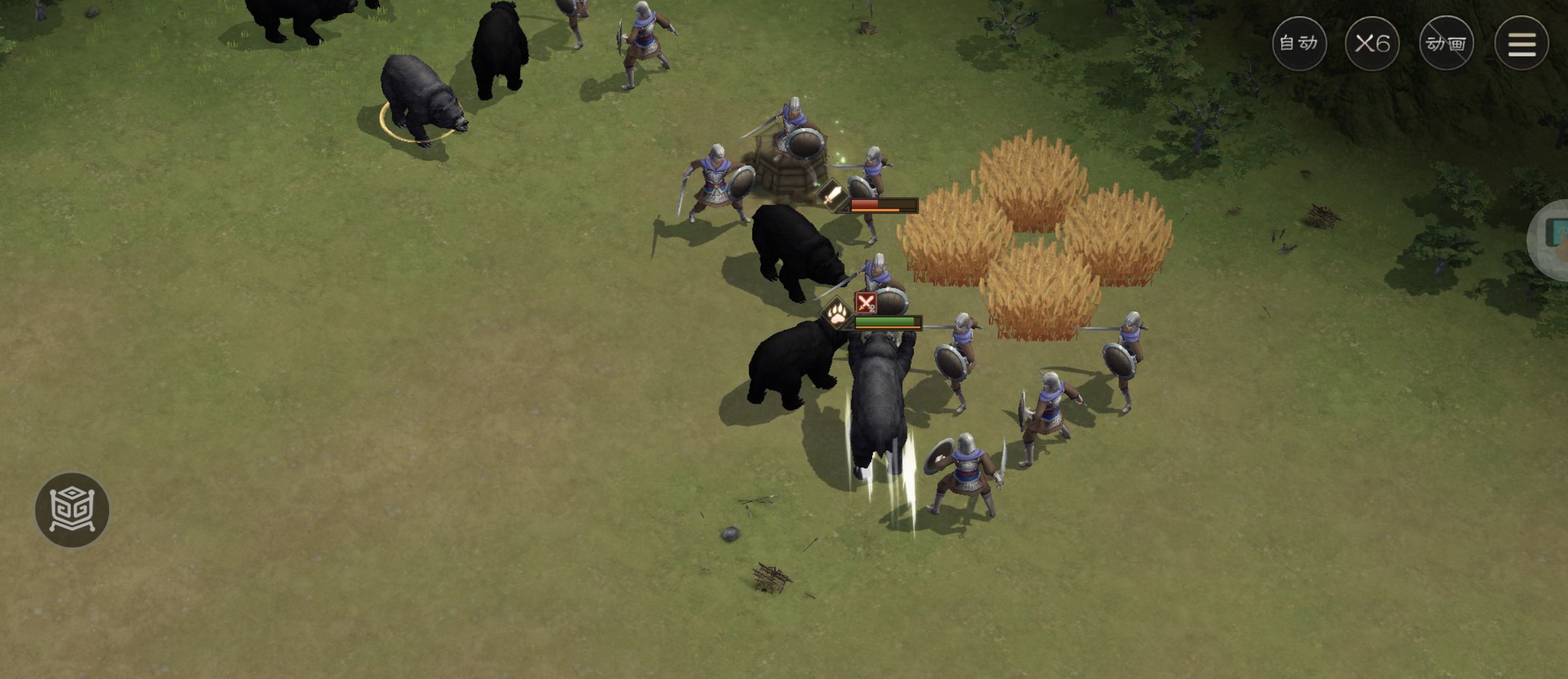Open the partially hidden side panel tab

(1552, 240)
